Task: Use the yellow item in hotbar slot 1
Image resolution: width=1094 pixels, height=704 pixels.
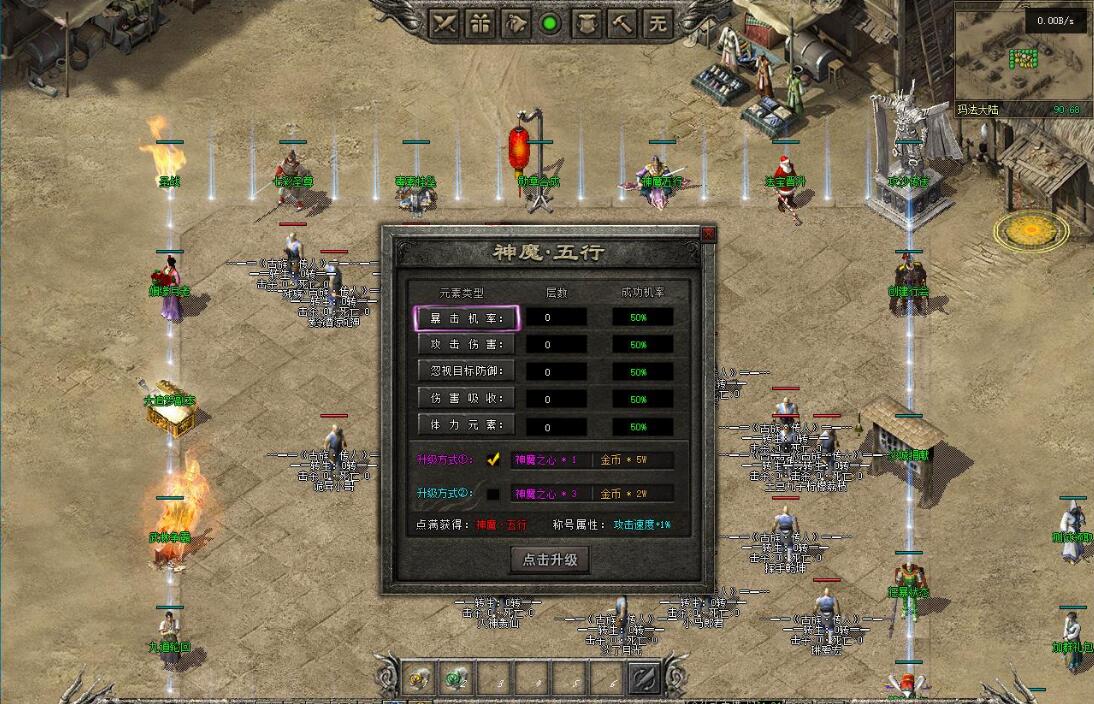Action: point(420,679)
